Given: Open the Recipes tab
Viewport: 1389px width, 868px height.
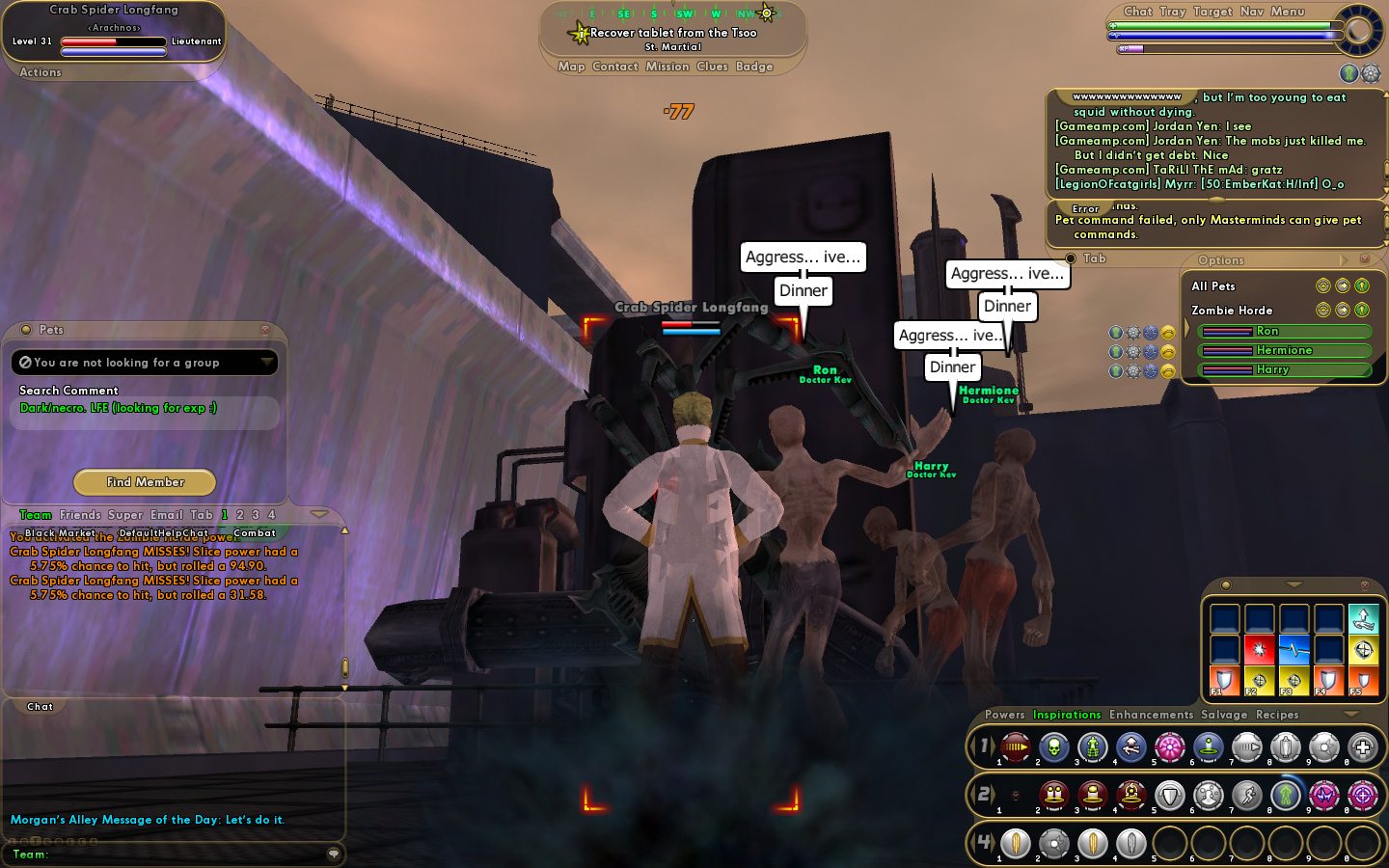Looking at the screenshot, I should (x=1277, y=715).
